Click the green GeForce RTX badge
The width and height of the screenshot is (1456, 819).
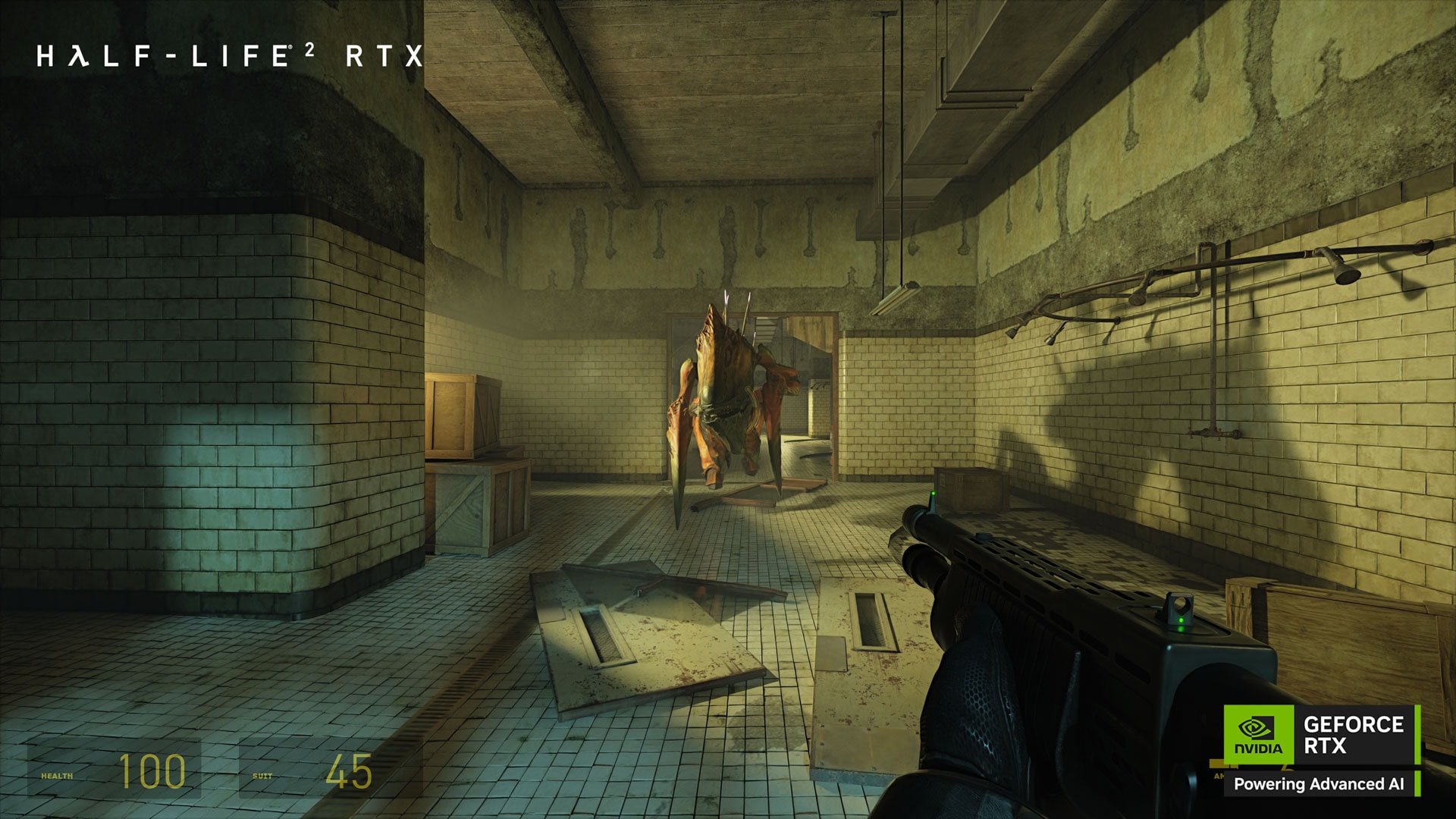(x=1259, y=734)
